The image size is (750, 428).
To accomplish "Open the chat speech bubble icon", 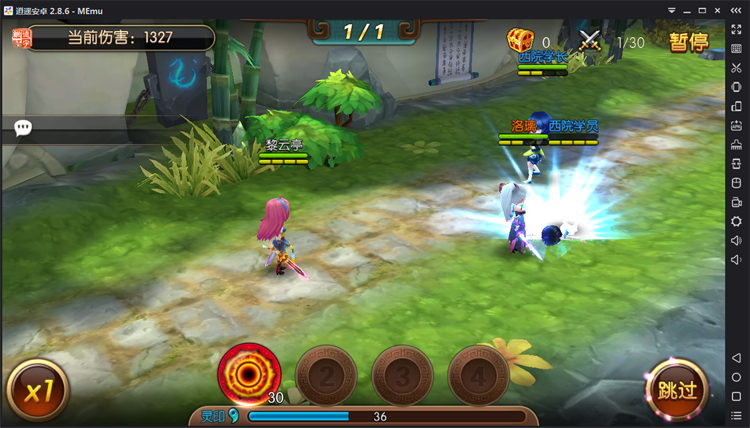I will click(x=23, y=128).
